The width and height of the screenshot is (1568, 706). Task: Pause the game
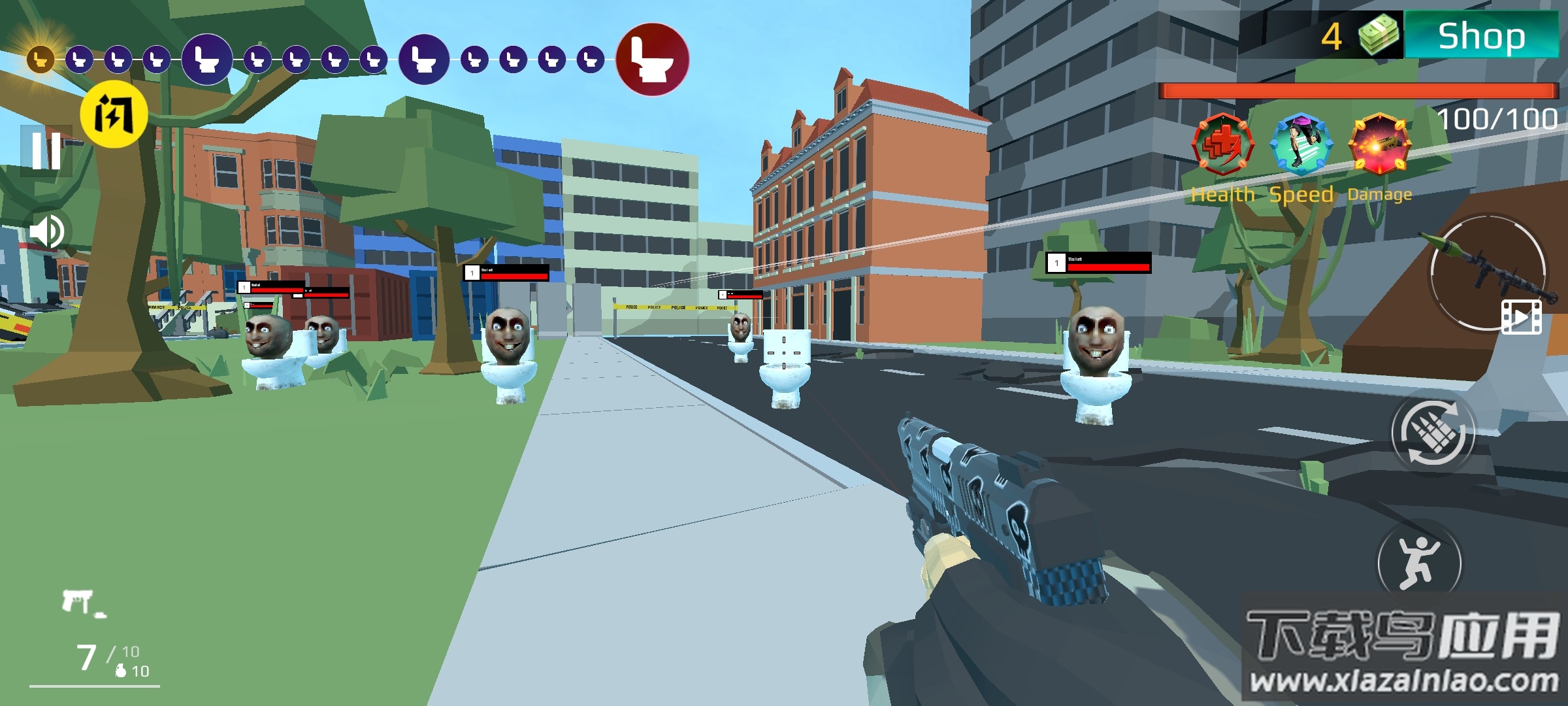click(x=46, y=150)
